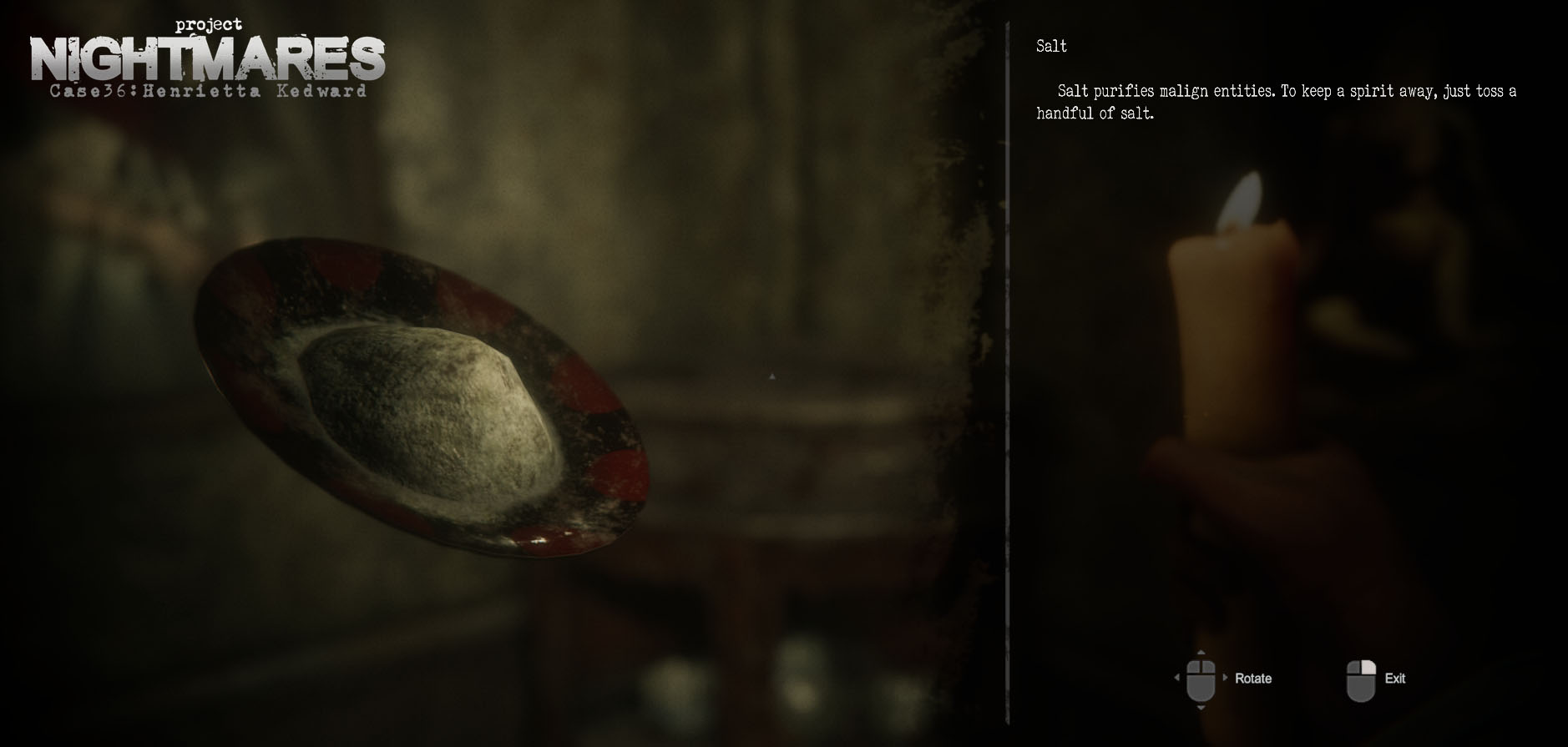Click the highlighted right button on Exit mouse
This screenshot has width=1568, height=747.
click(1368, 666)
